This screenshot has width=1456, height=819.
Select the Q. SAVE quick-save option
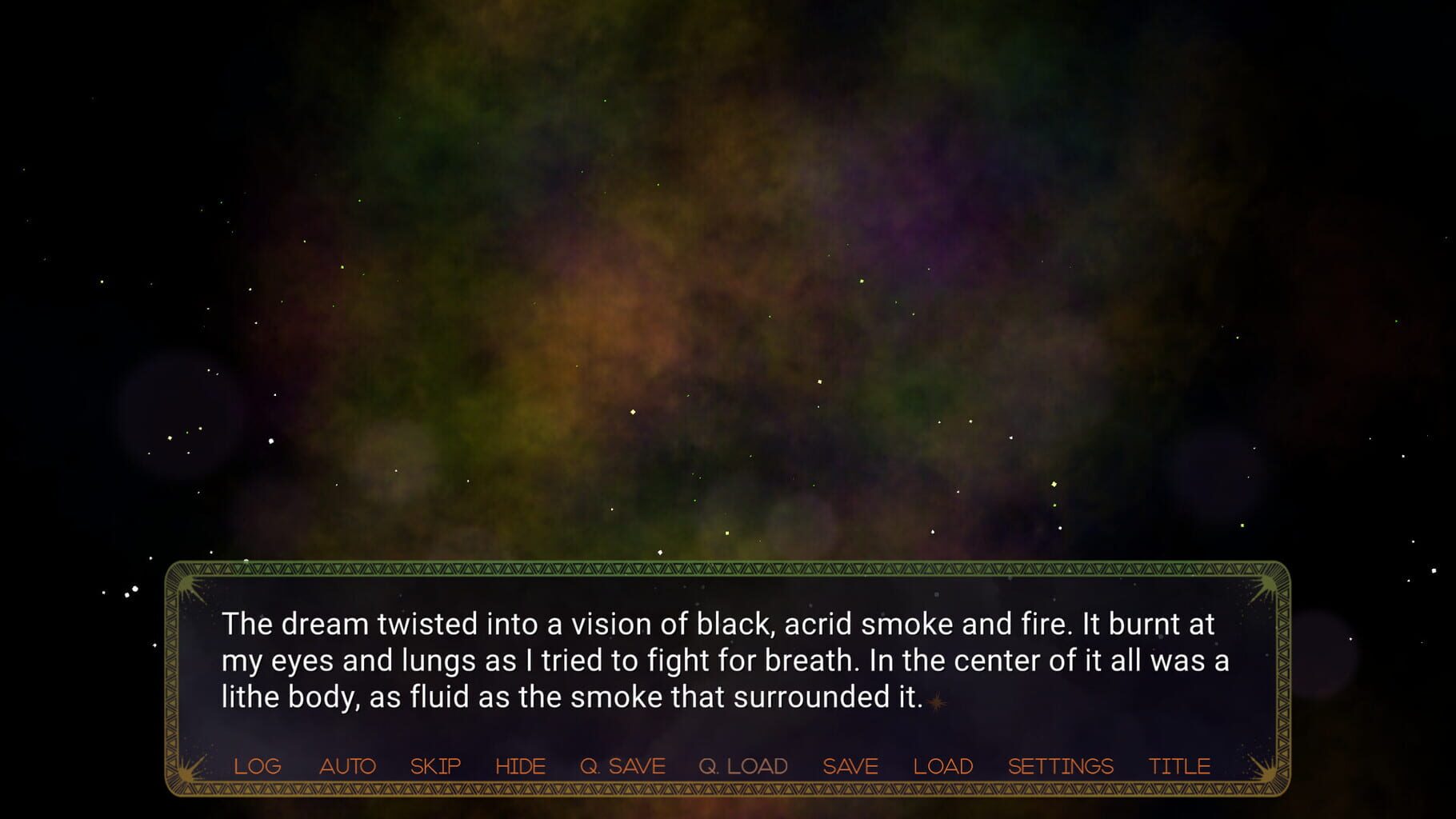tap(624, 765)
